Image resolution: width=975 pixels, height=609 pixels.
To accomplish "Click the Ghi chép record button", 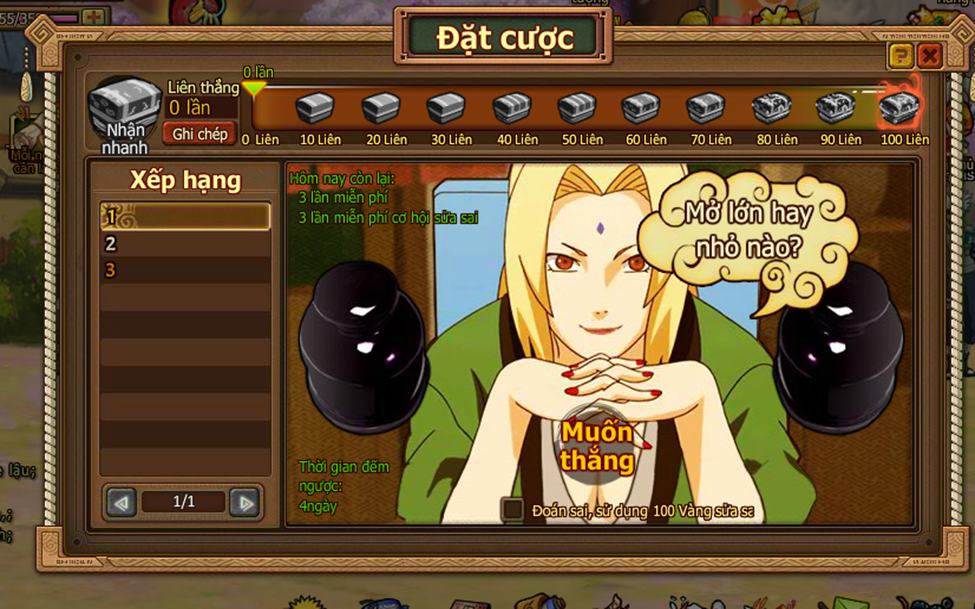I will [x=200, y=134].
